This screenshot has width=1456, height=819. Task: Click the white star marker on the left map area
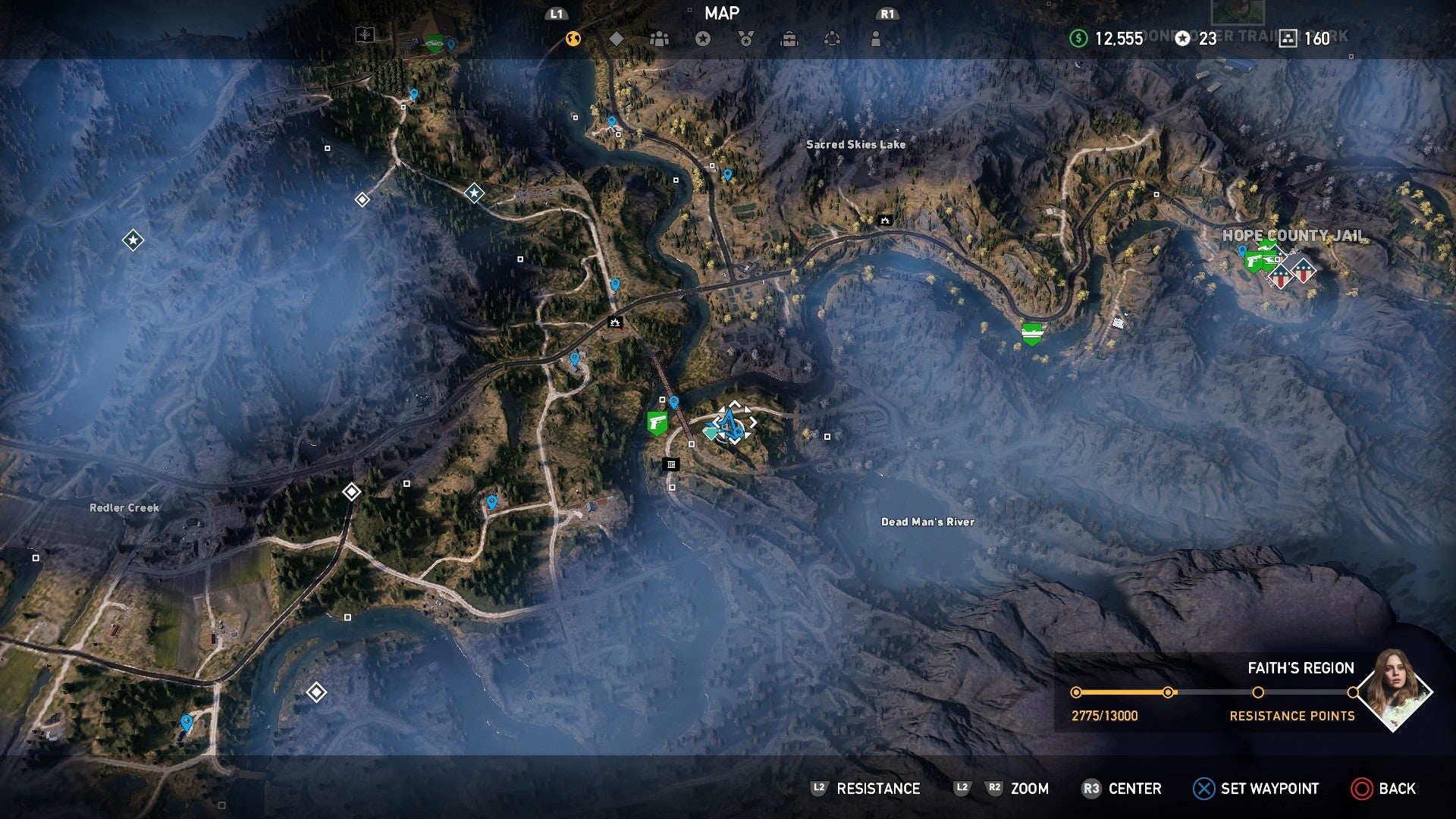[133, 239]
